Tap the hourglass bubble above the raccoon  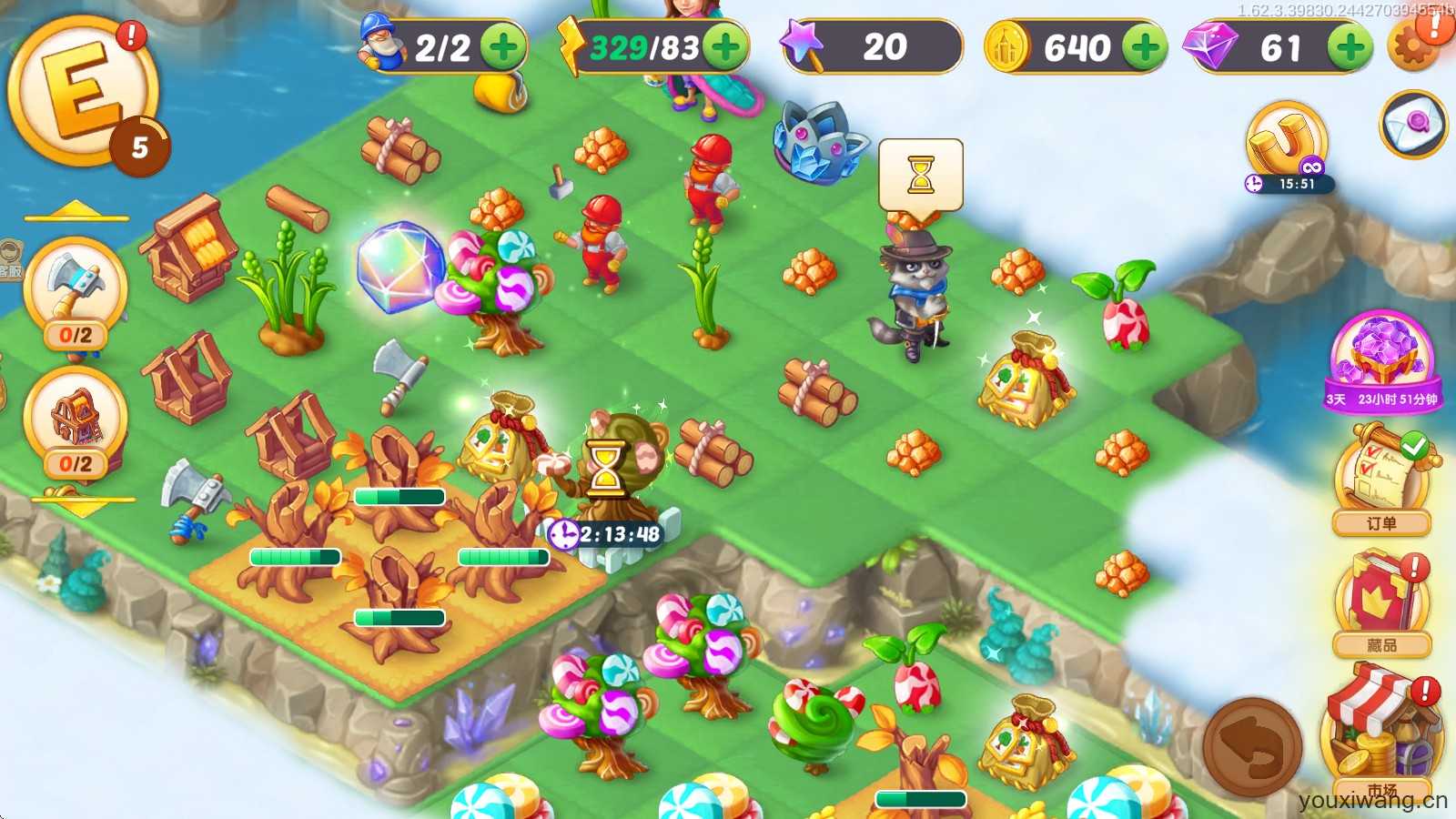click(920, 175)
